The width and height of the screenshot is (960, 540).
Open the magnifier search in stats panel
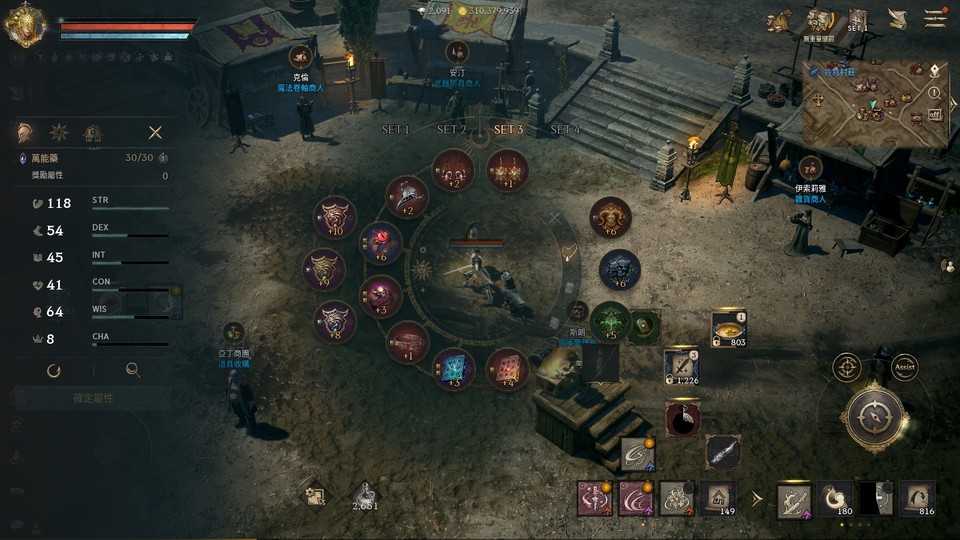pyautogui.click(x=132, y=370)
